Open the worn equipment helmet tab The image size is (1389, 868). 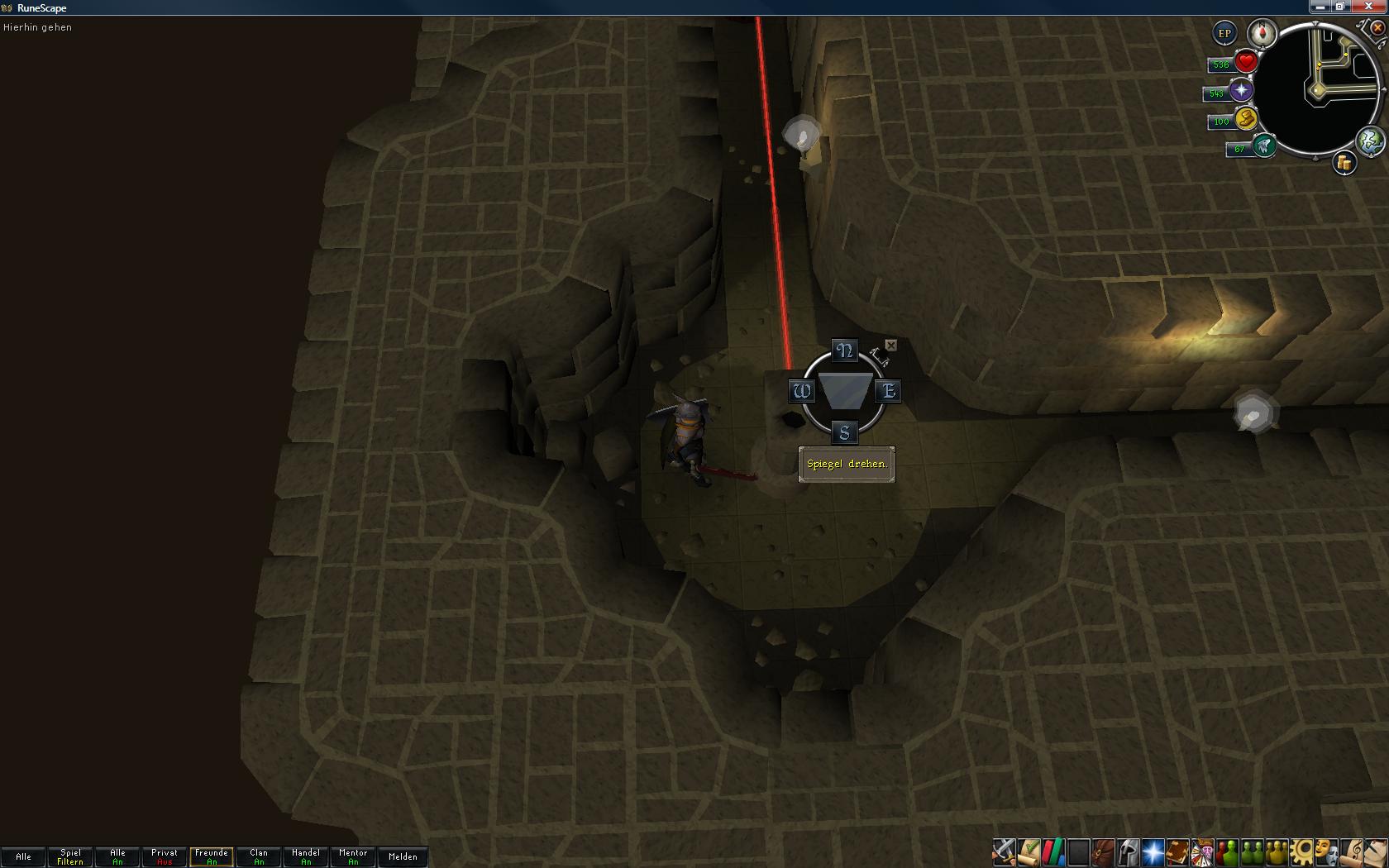pyautogui.click(x=1128, y=851)
